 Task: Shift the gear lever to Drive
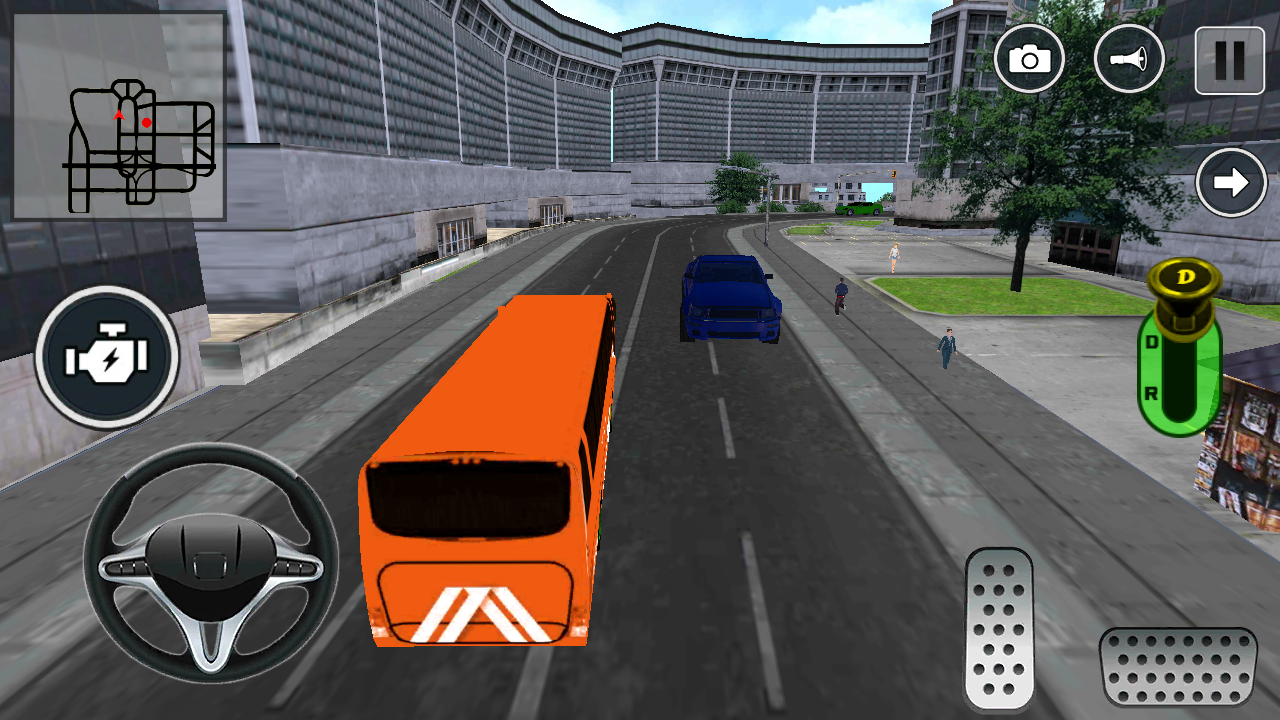1151,340
